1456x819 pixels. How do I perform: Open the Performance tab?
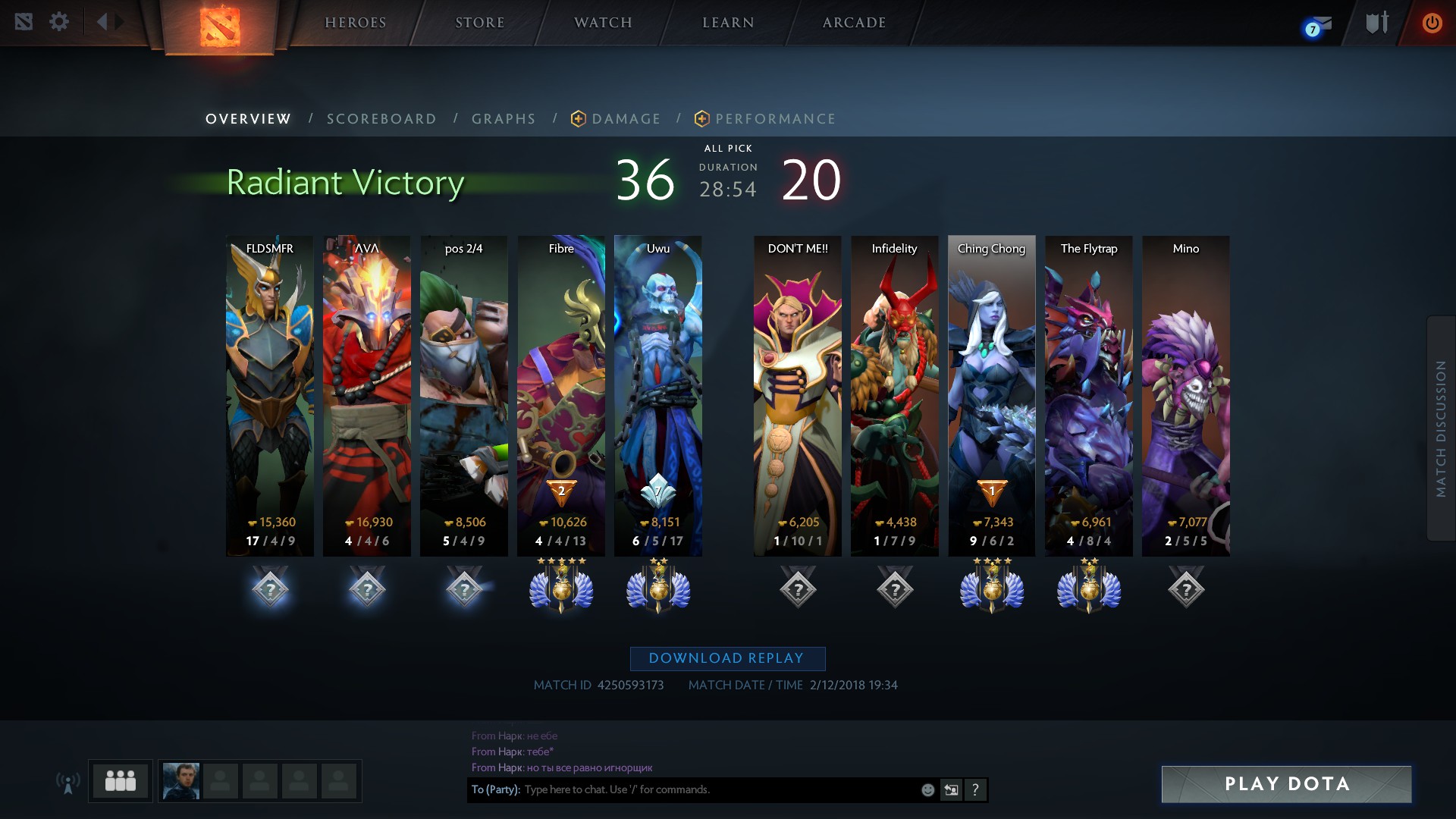click(x=775, y=119)
